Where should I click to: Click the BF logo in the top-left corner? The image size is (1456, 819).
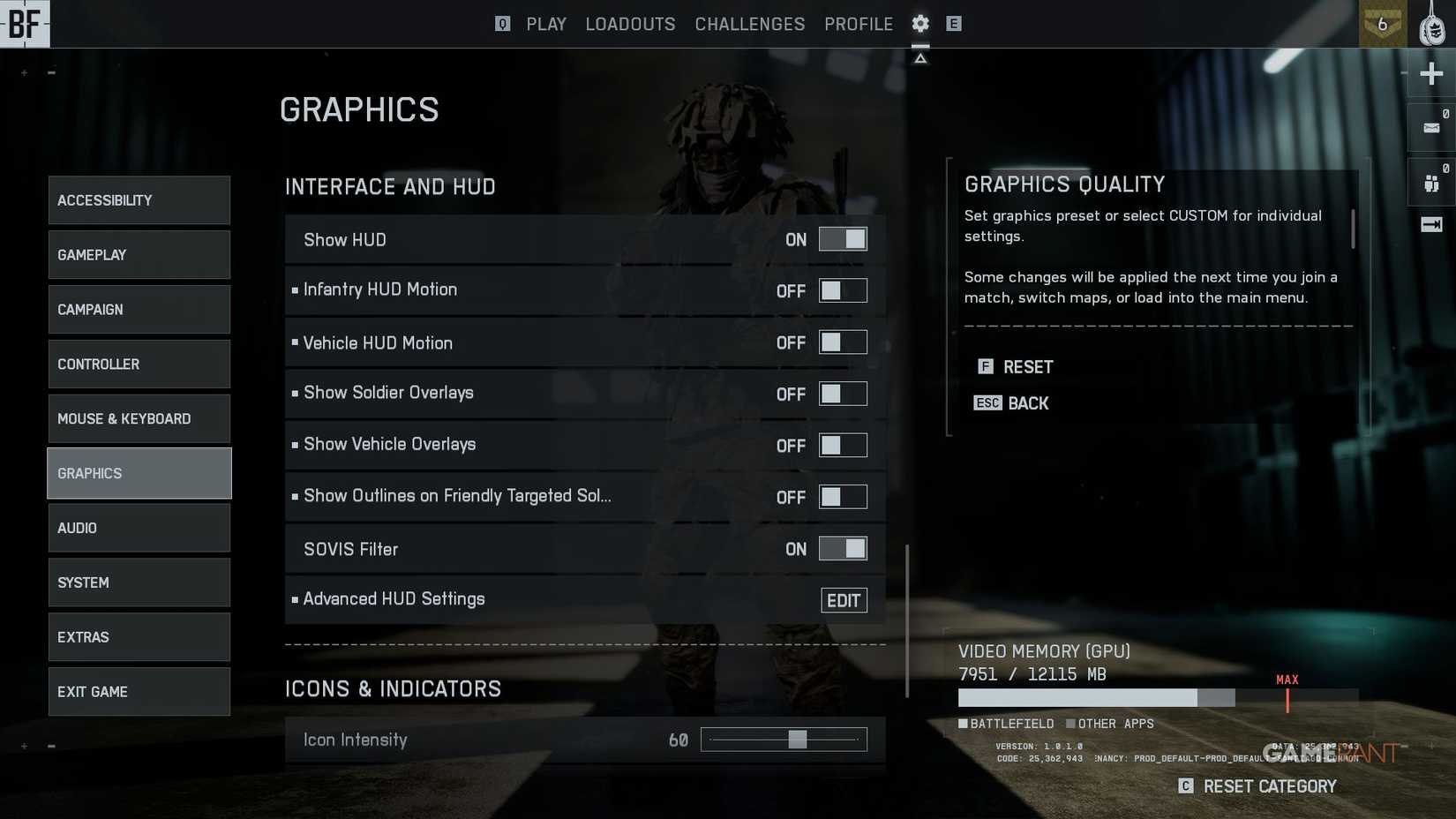click(24, 24)
